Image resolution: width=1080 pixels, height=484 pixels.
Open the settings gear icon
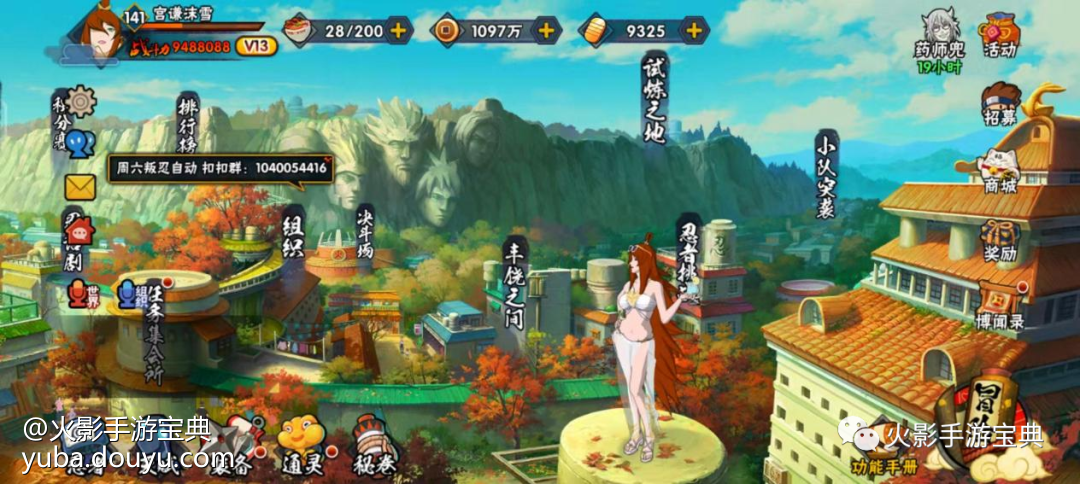pos(82,100)
